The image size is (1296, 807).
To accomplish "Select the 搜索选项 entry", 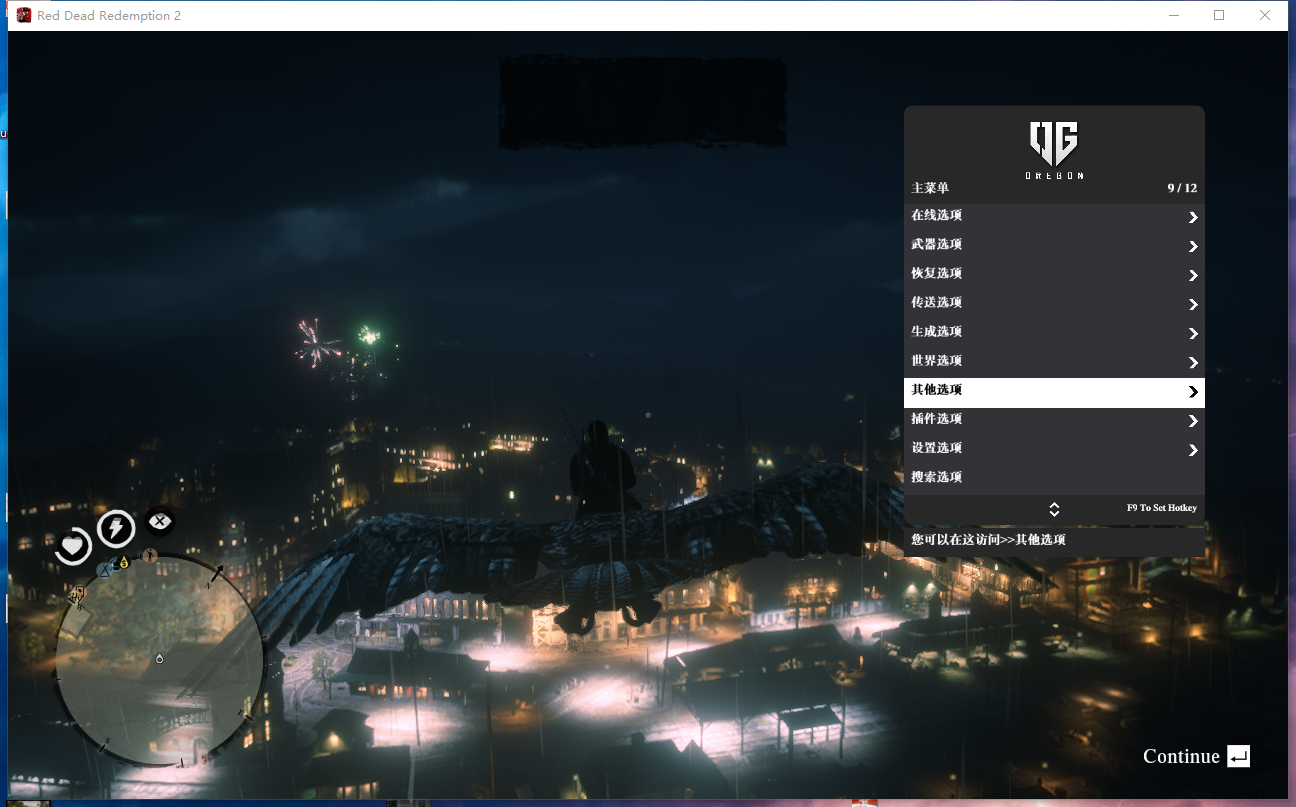I will 1053,478.
